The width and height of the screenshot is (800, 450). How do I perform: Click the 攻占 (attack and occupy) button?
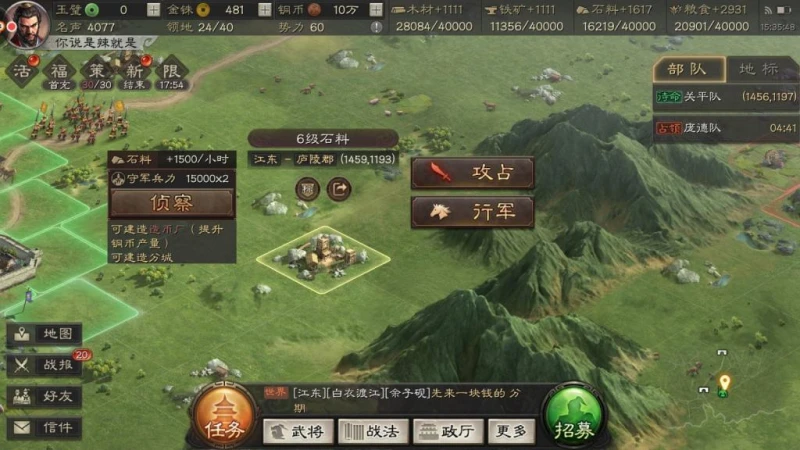coord(472,173)
